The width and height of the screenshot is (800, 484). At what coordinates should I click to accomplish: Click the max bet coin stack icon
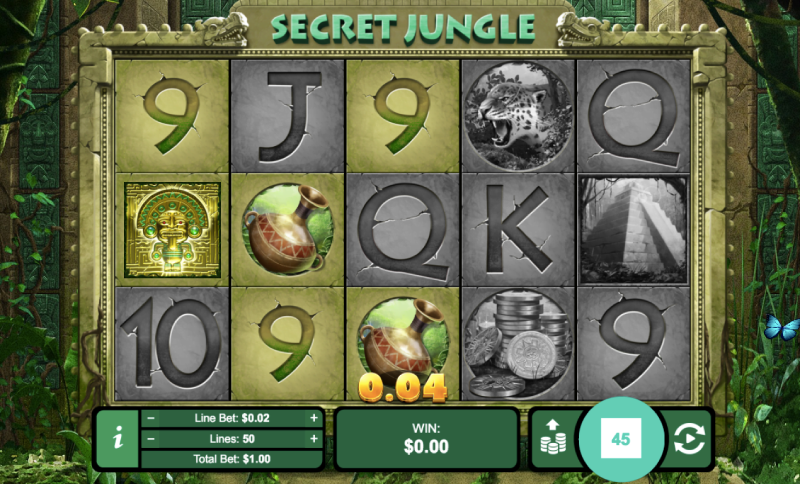[552, 438]
